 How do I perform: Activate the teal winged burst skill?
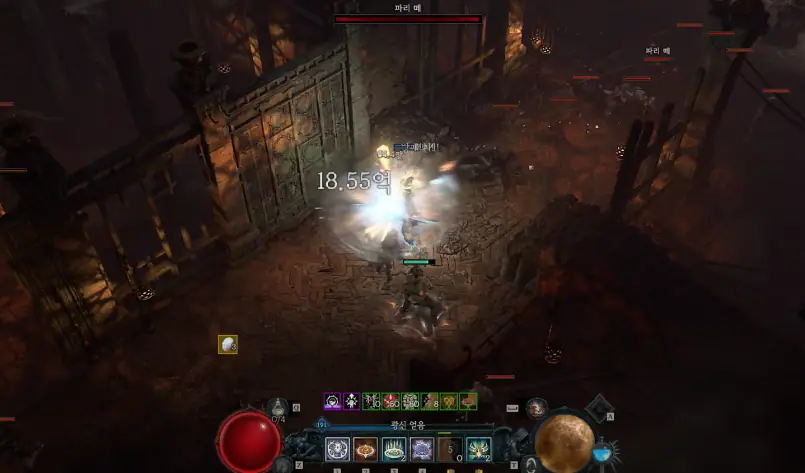(x=479, y=449)
